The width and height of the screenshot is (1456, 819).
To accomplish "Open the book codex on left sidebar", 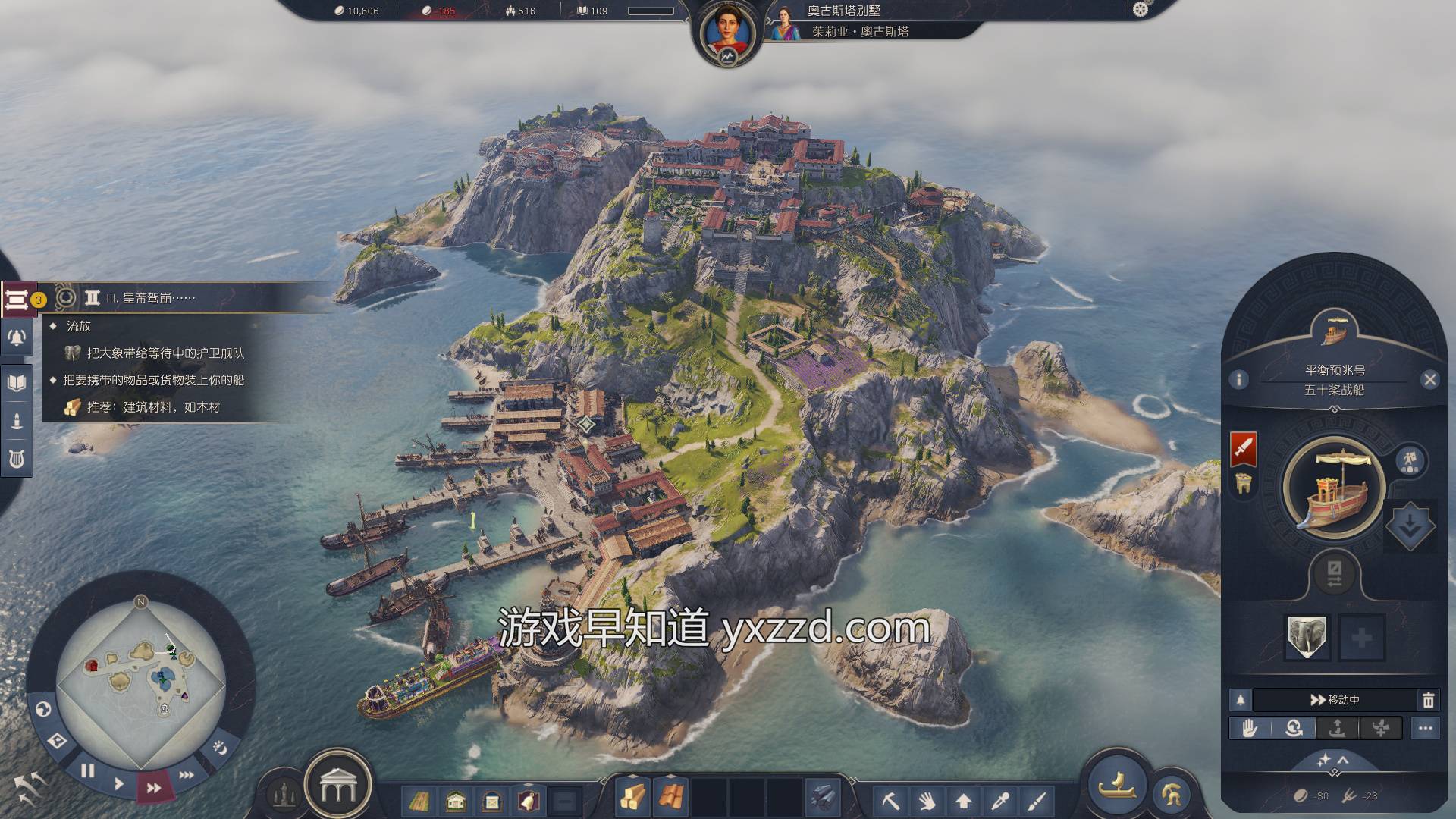I will [17, 381].
